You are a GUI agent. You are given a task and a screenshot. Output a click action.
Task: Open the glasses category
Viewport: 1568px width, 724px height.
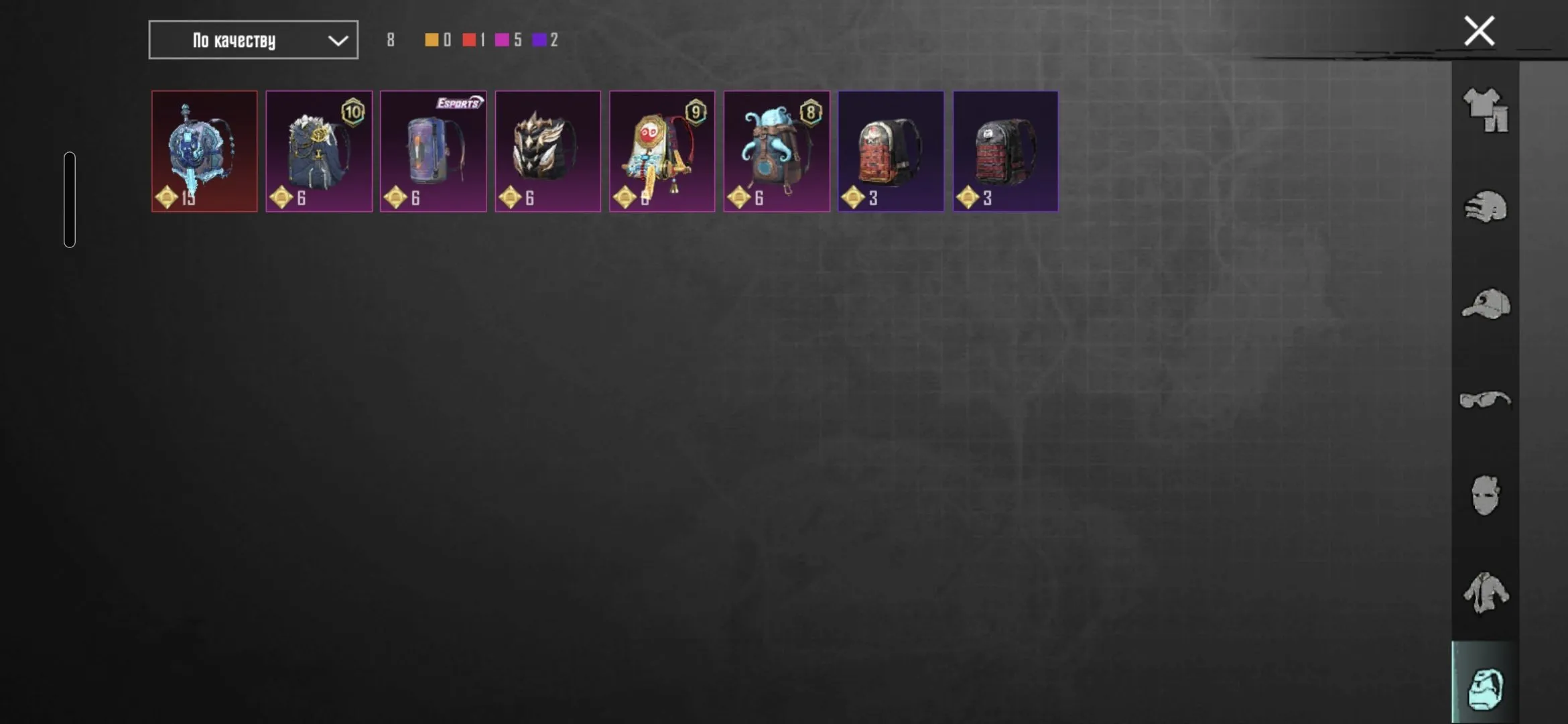click(1486, 400)
